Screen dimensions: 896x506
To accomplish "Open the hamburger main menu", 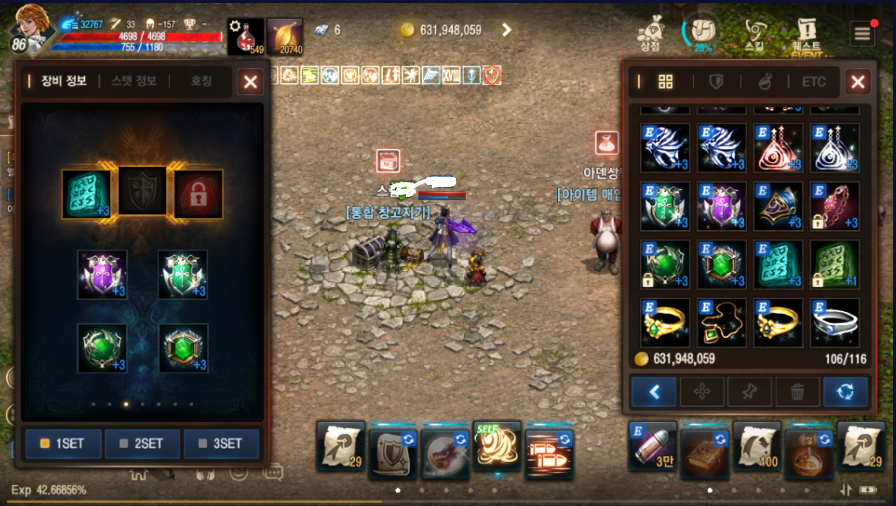I will pos(863,33).
